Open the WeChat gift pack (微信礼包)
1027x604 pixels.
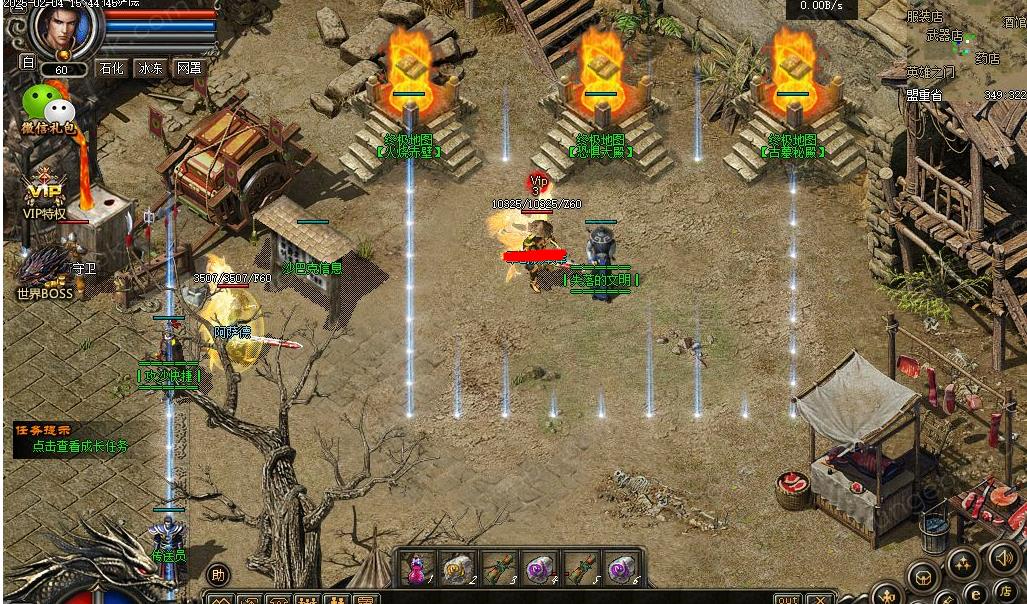[48, 104]
